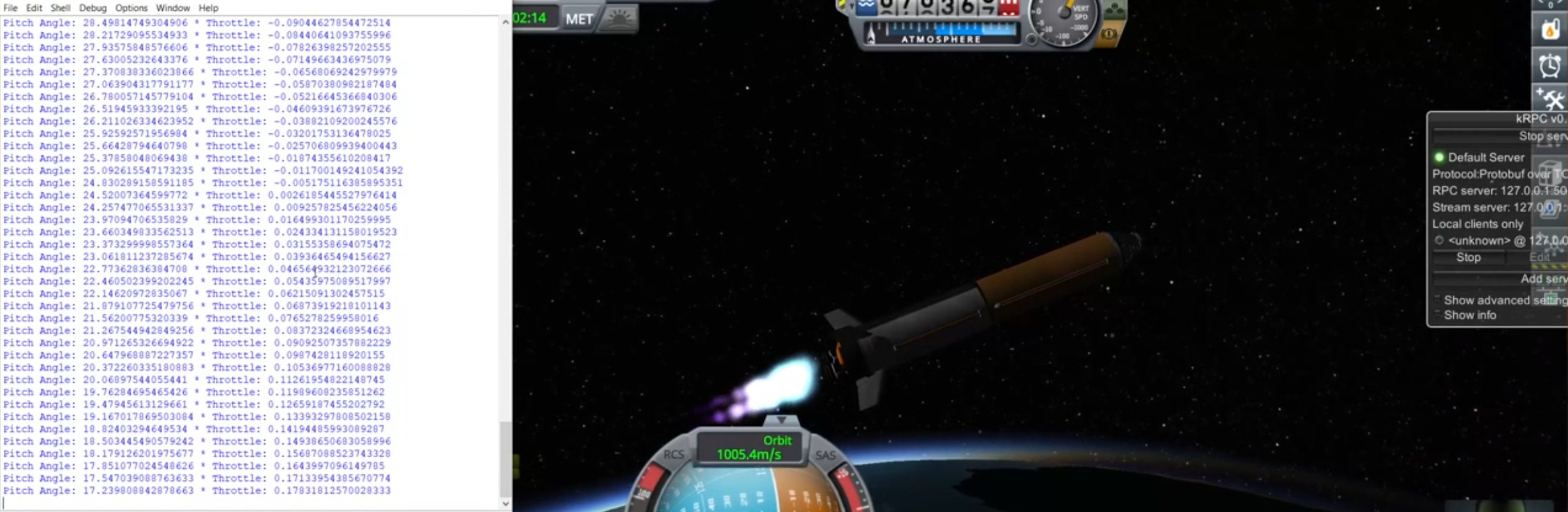
Task: Open the wrench and hammer toolbar icon
Action: [1550, 99]
